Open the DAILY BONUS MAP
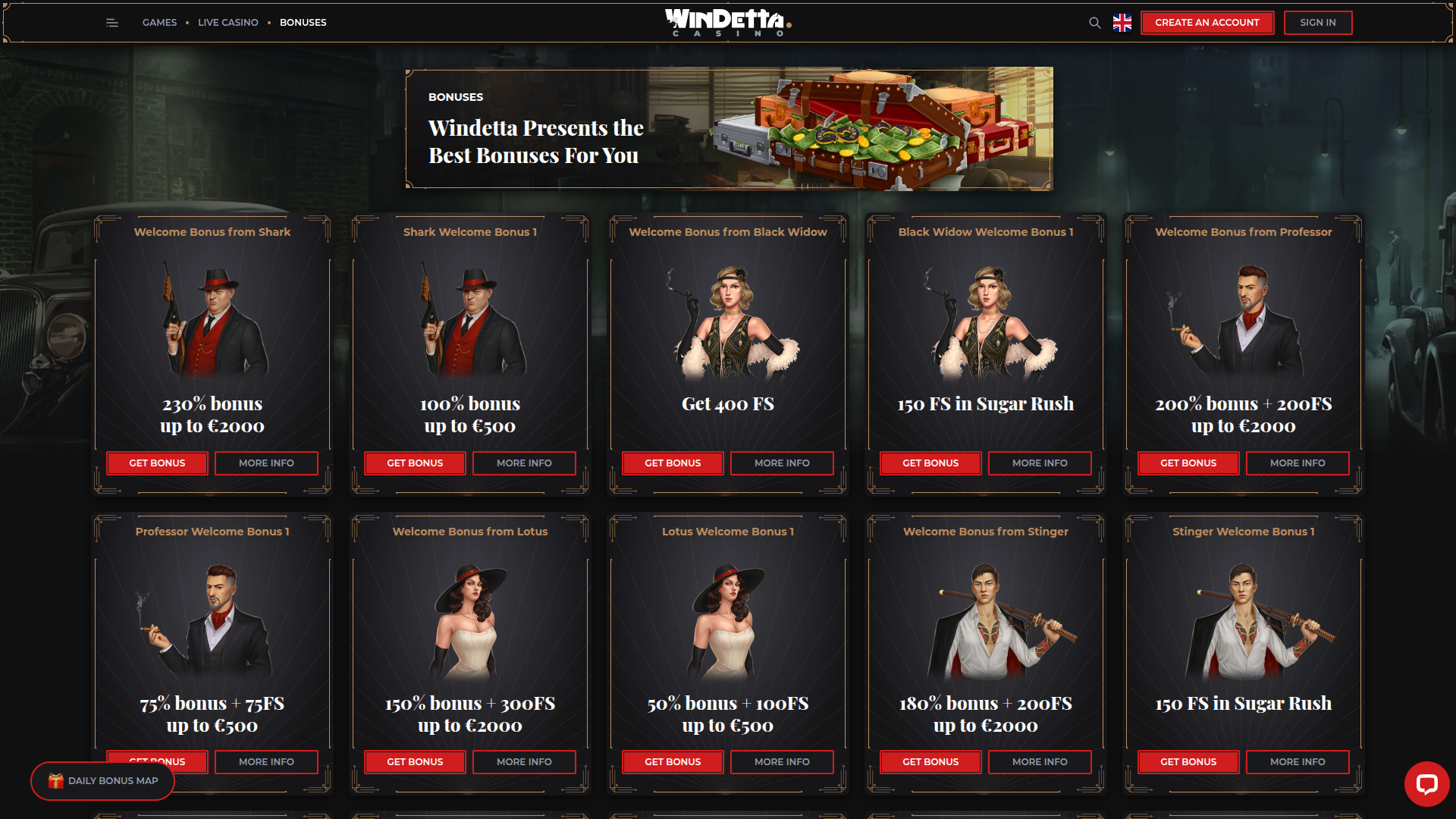Viewport: 1456px width, 819px height. coord(102,780)
